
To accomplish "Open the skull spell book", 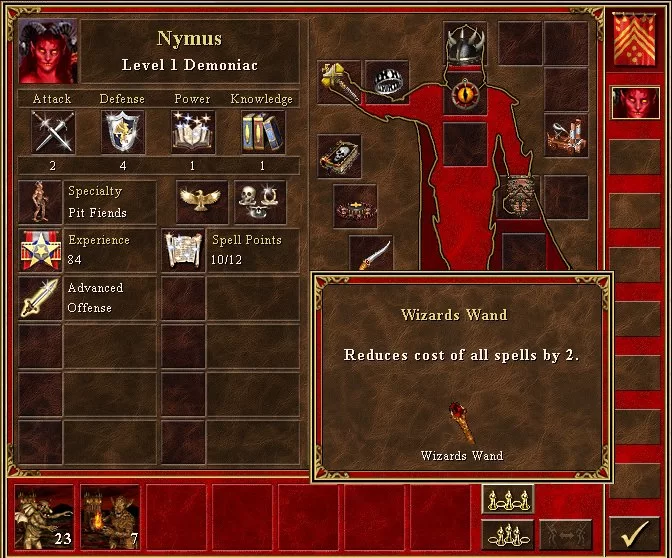I will [x=339, y=157].
